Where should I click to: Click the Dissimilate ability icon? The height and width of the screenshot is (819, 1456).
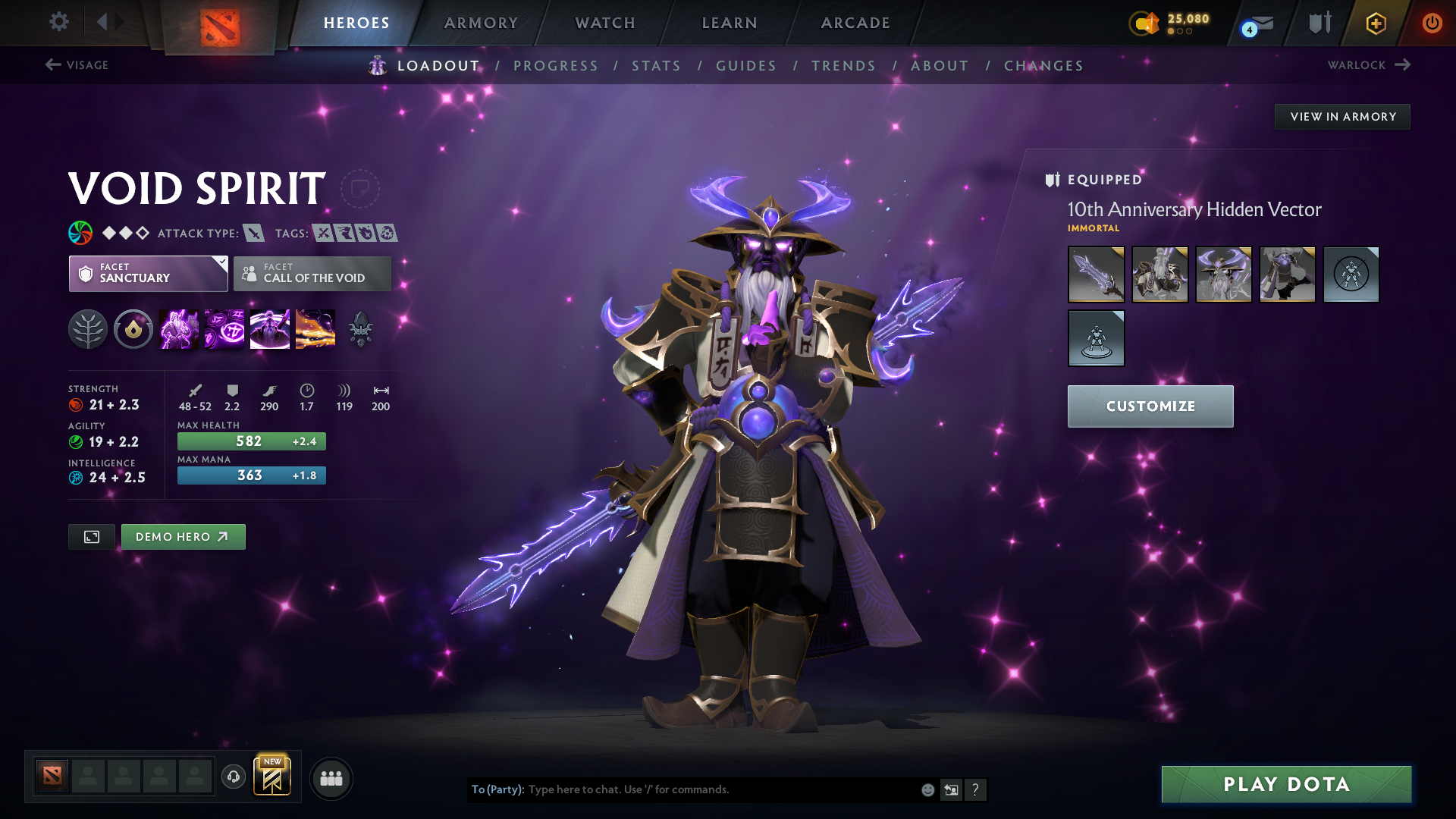tap(224, 328)
